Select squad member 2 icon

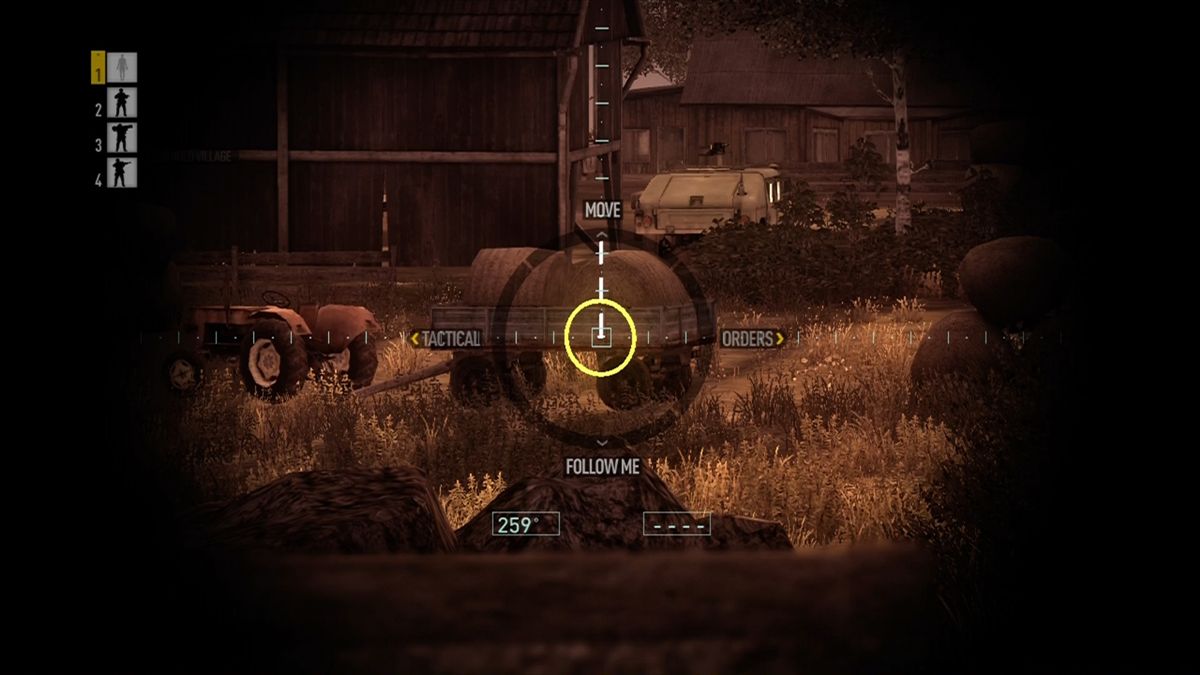(122, 103)
